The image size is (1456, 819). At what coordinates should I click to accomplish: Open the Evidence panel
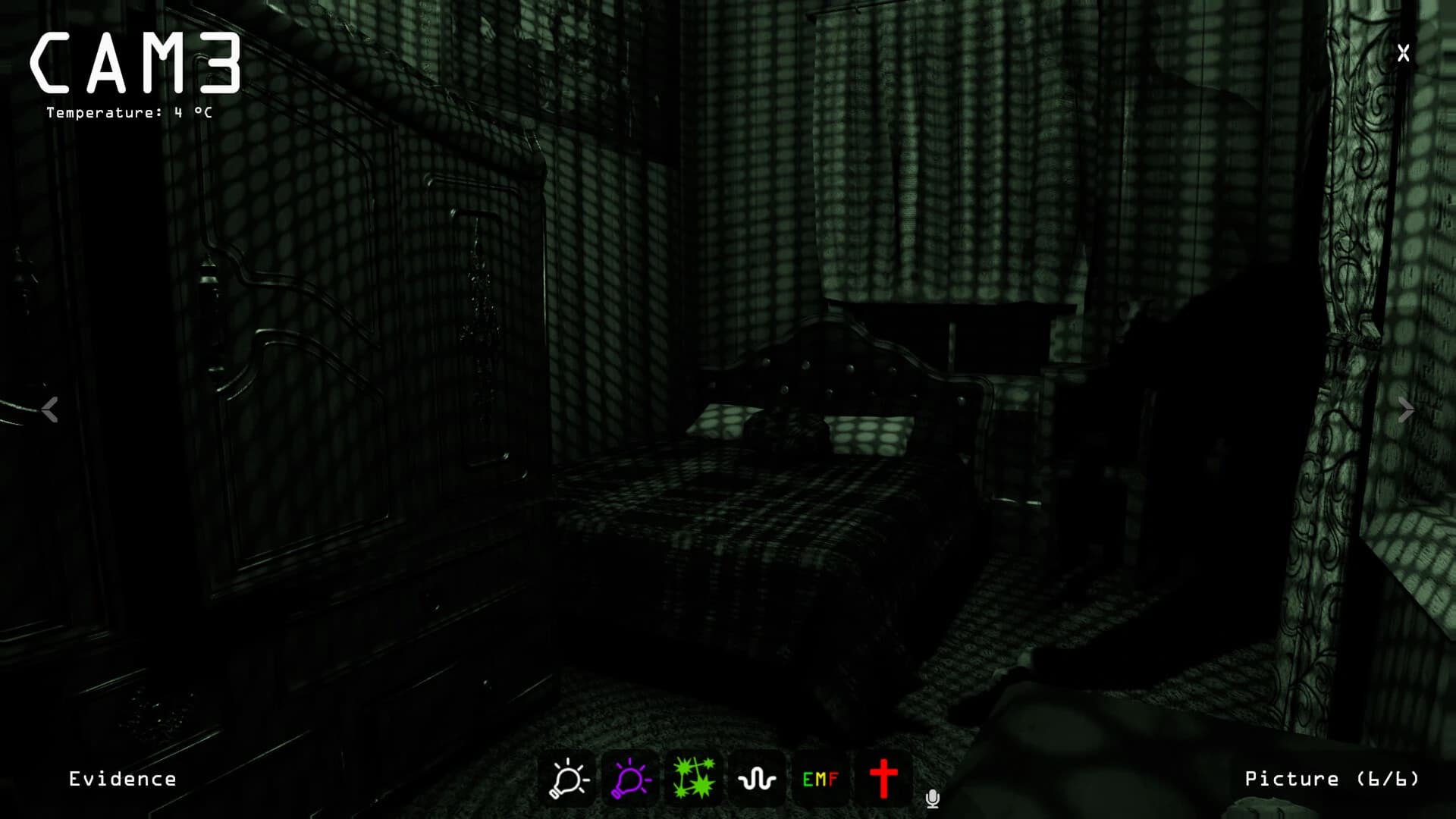pyautogui.click(x=123, y=778)
